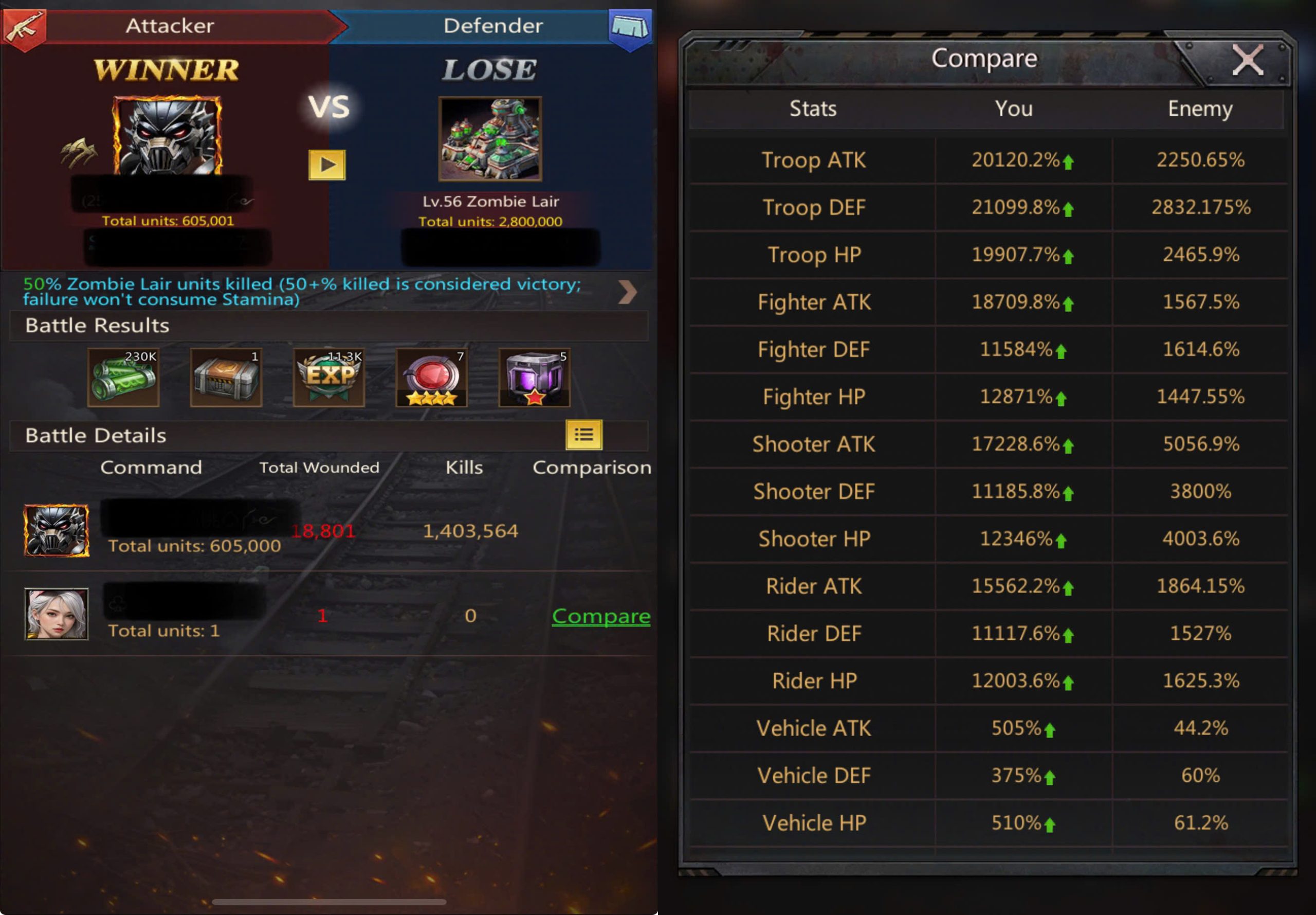Inspect the supply crate reward

pyautogui.click(x=226, y=378)
